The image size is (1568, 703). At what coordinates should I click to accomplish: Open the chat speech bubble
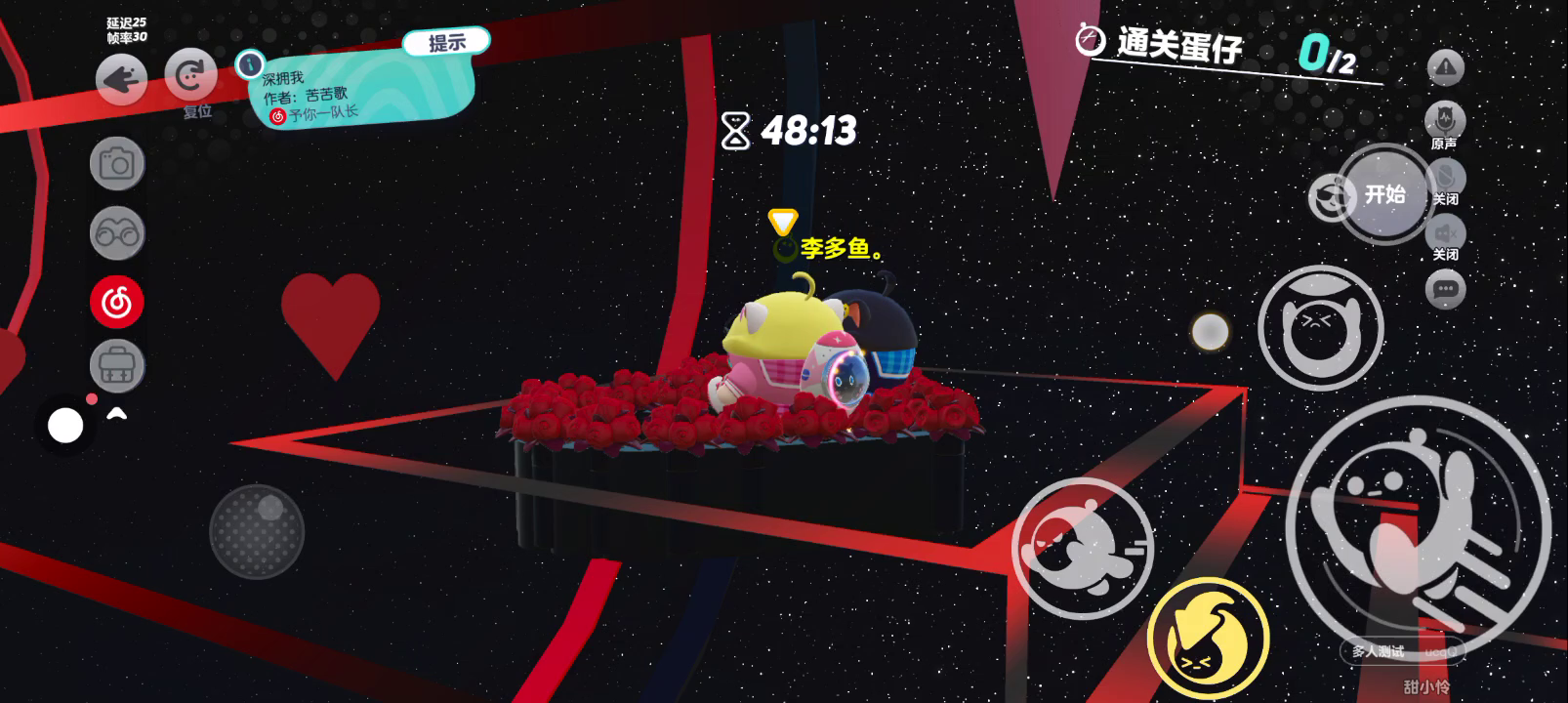[x=1446, y=289]
